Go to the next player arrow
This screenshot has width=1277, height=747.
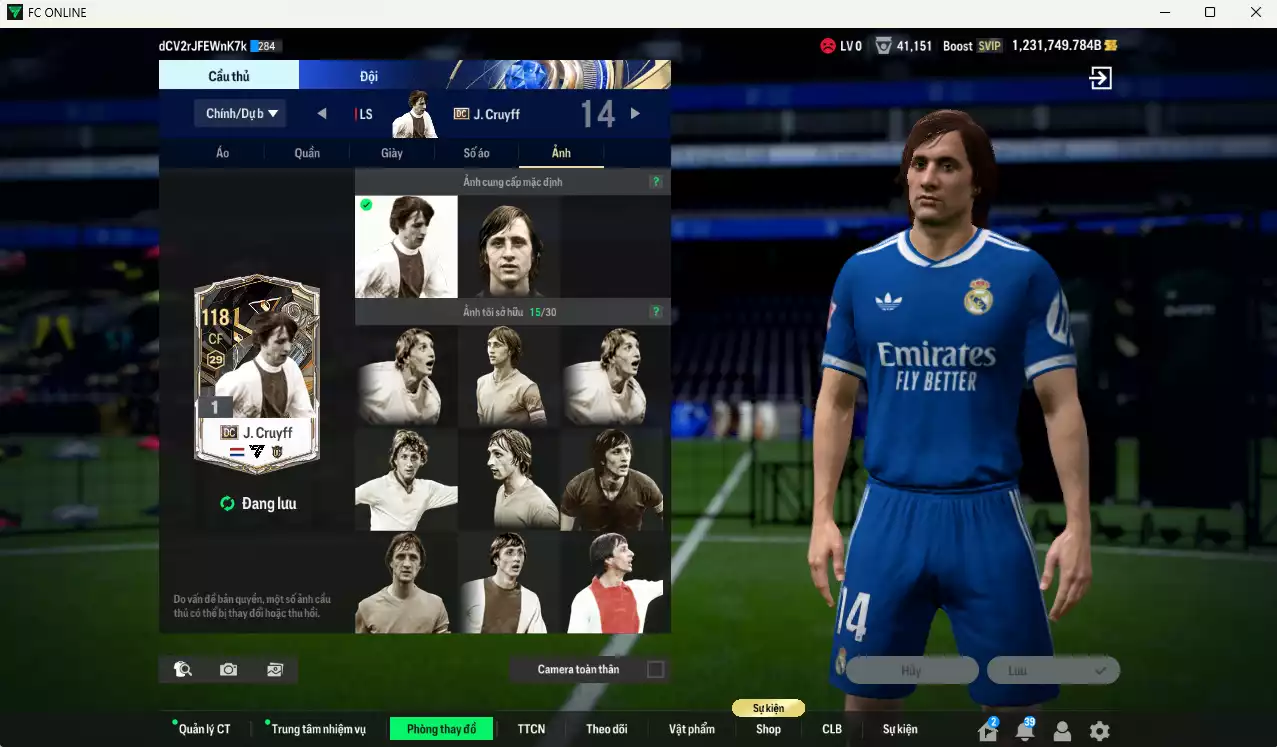point(635,113)
